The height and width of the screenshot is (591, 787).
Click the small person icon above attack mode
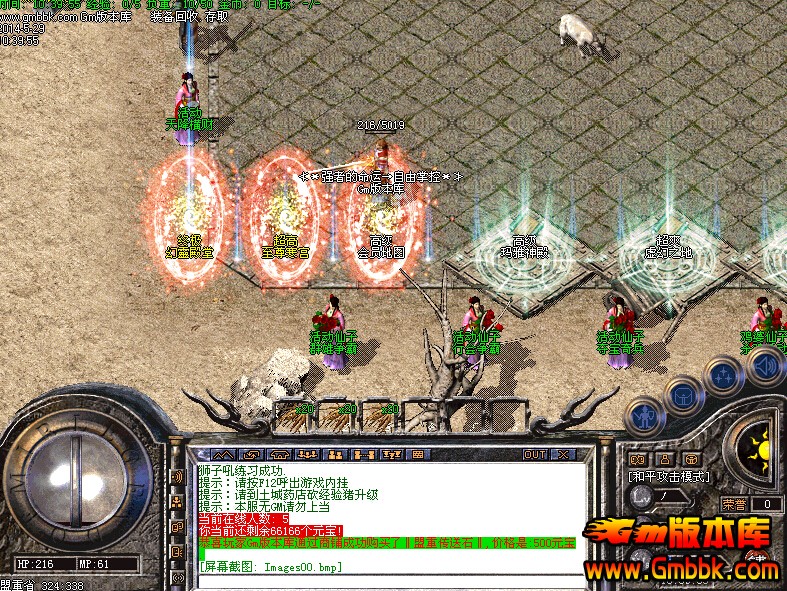(663, 459)
